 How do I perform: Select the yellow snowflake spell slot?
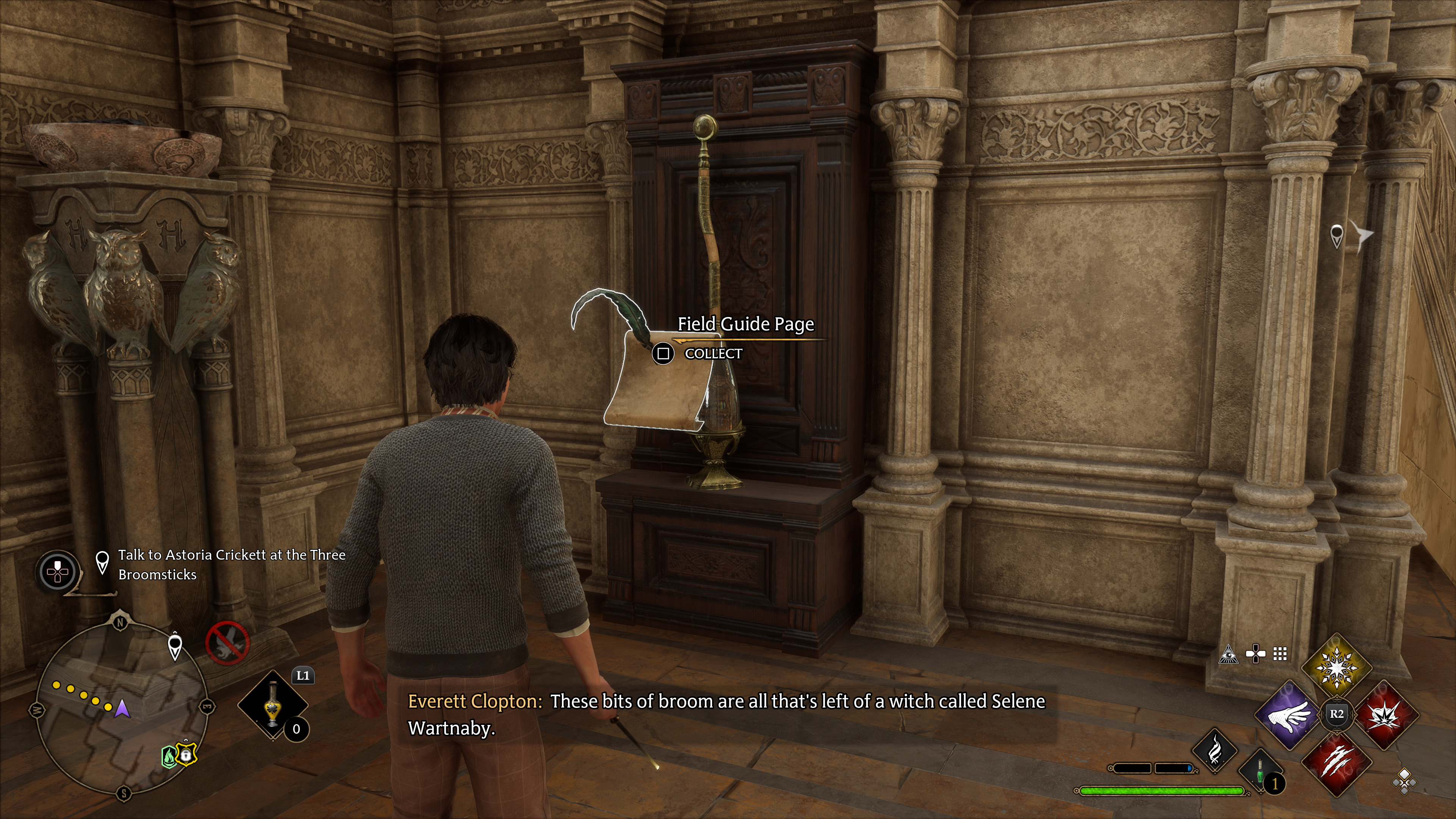pyautogui.click(x=1336, y=667)
